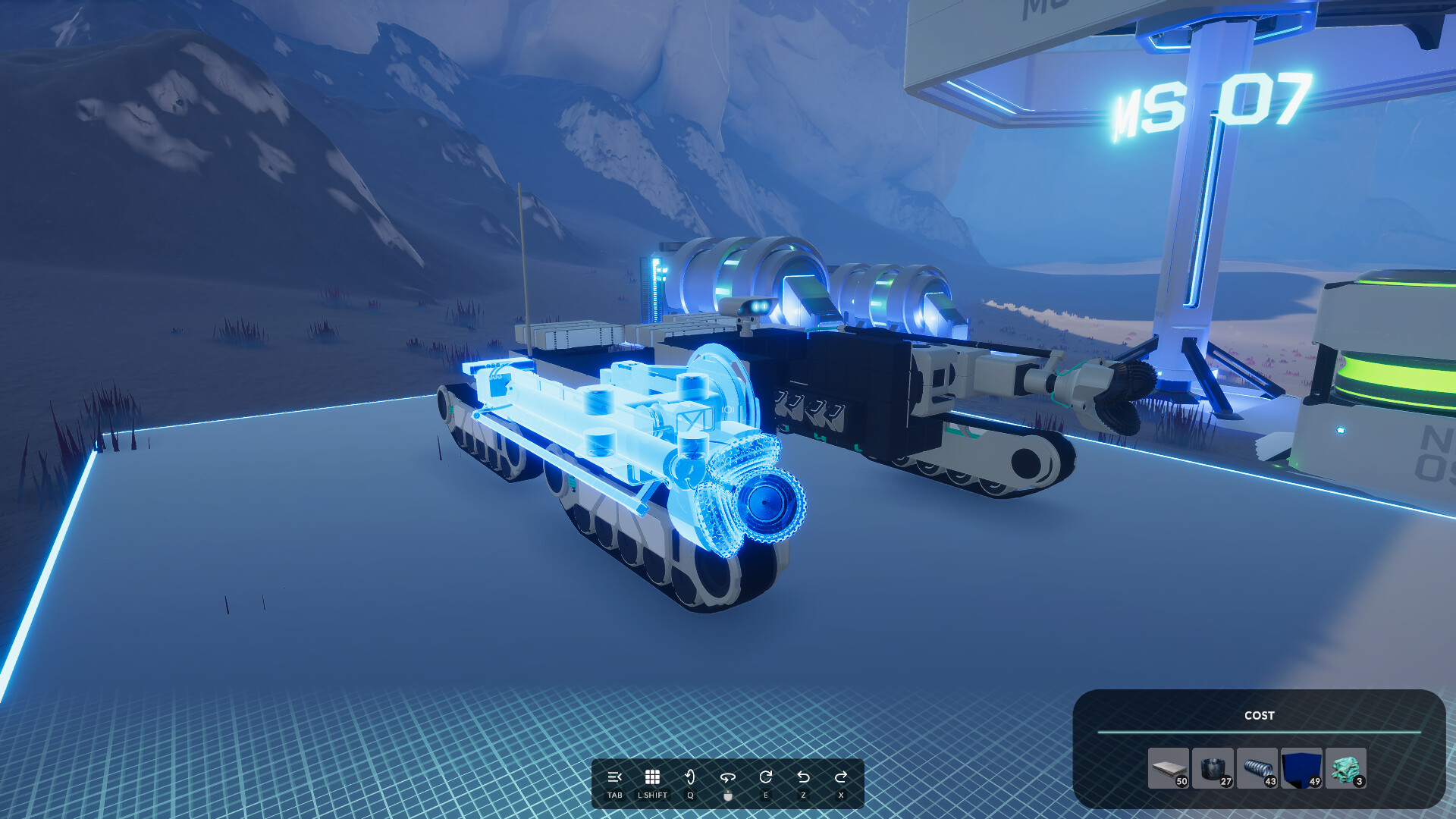Click the COST panel header
The width and height of the screenshot is (1456, 819).
(1259, 715)
